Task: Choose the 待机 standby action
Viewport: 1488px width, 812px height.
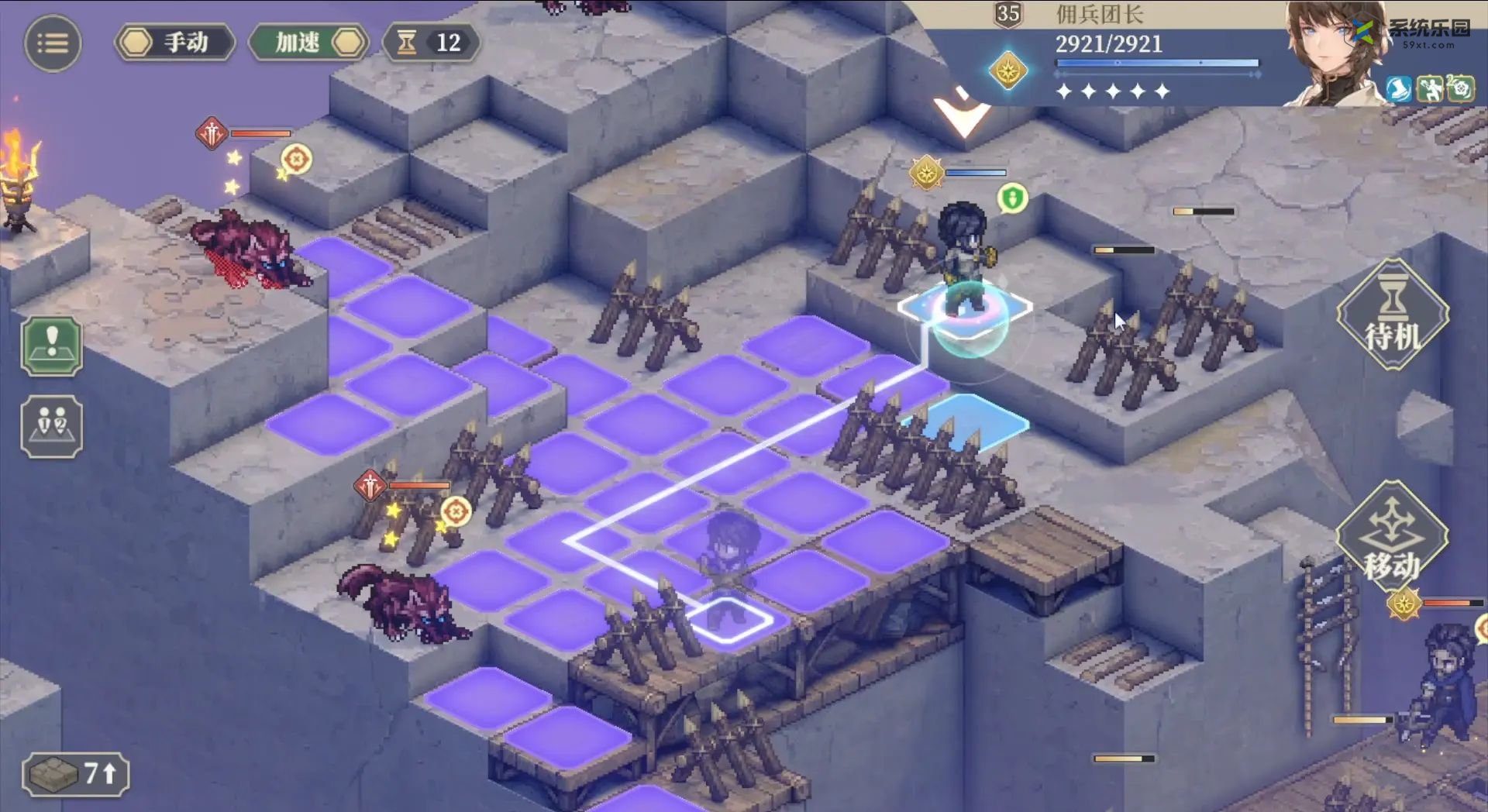Action: (1392, 315)
